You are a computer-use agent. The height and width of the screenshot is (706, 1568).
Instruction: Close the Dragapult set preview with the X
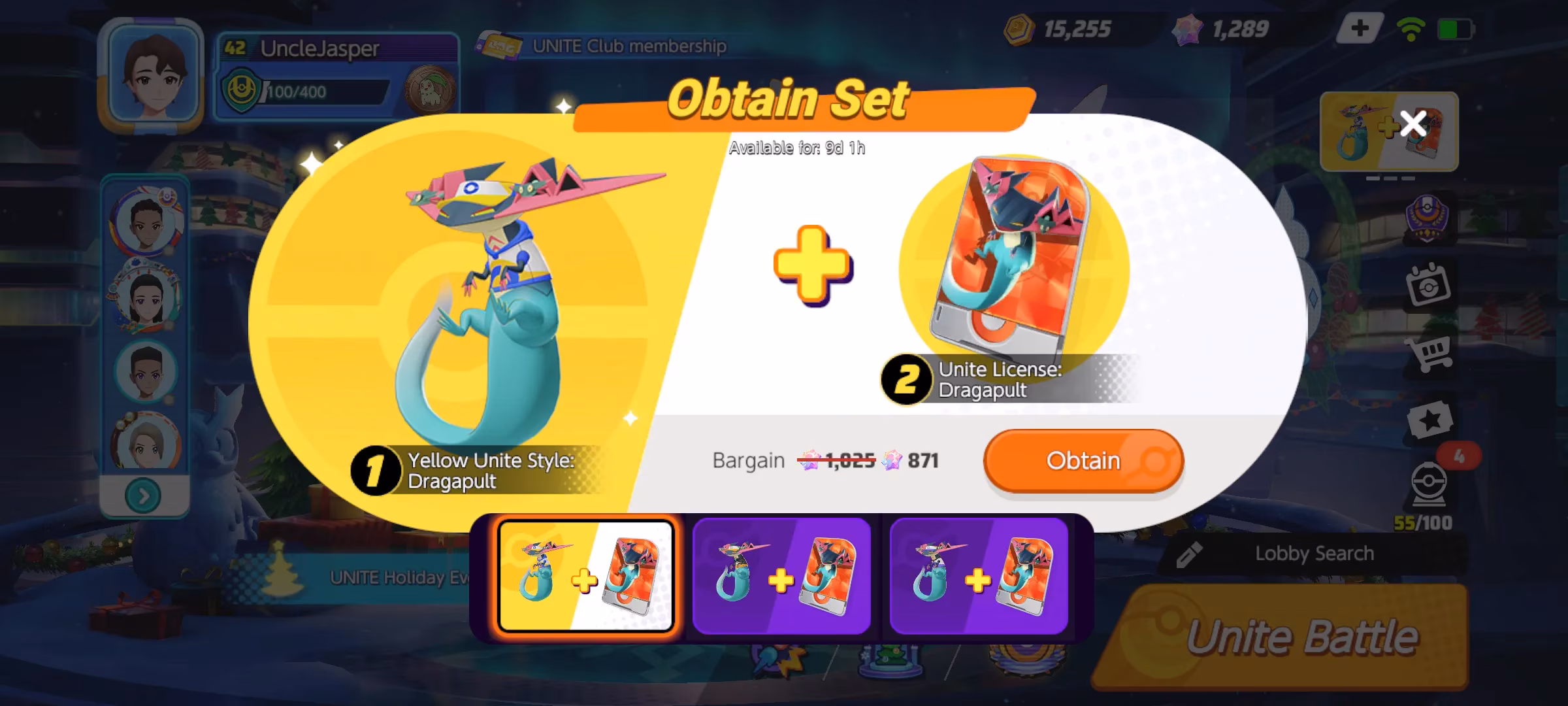[x=1413, y=122]
